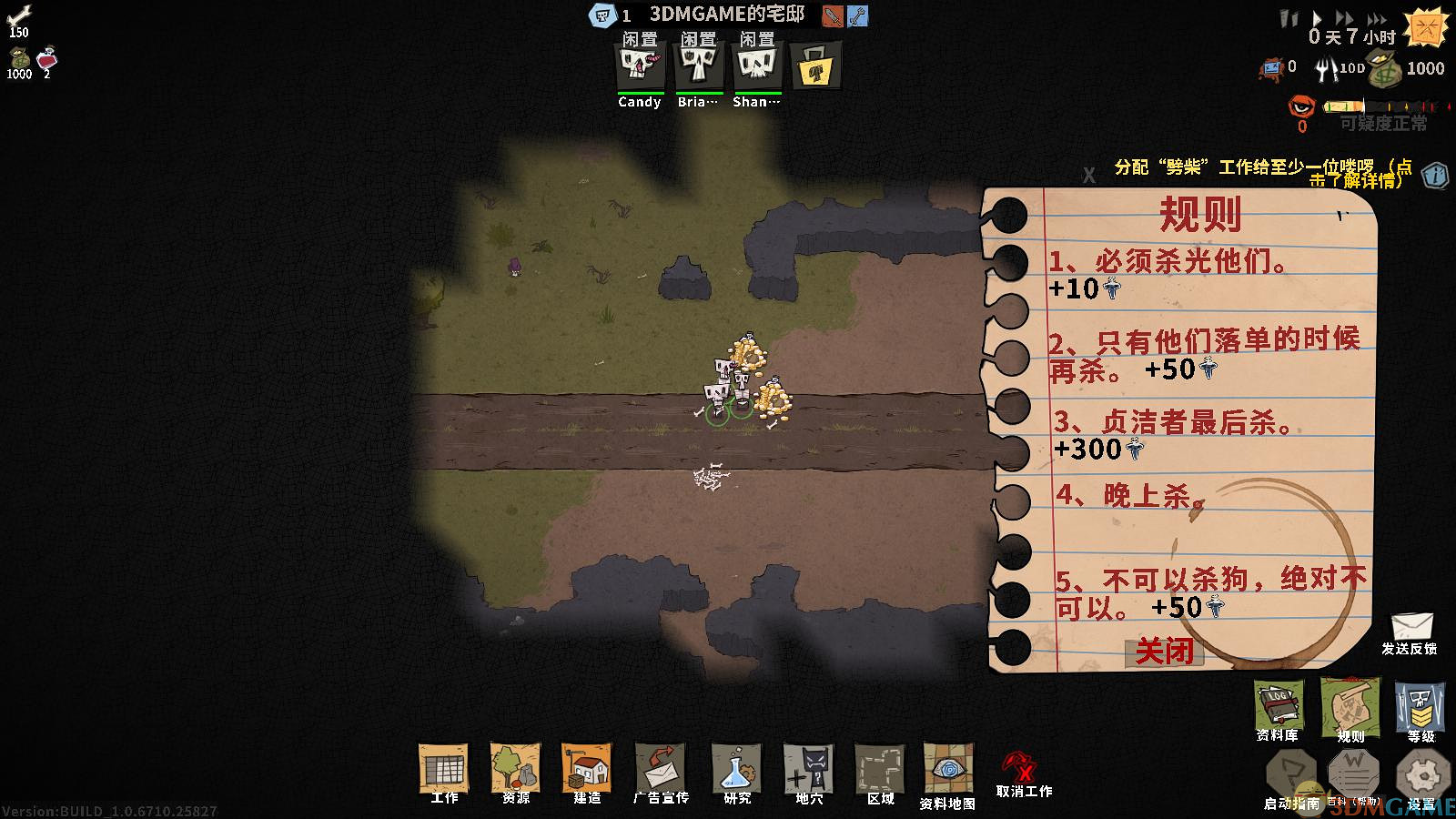Open the 地穴 crypt menu
This screenshot has width=1456, height=819.
point(809,770)
